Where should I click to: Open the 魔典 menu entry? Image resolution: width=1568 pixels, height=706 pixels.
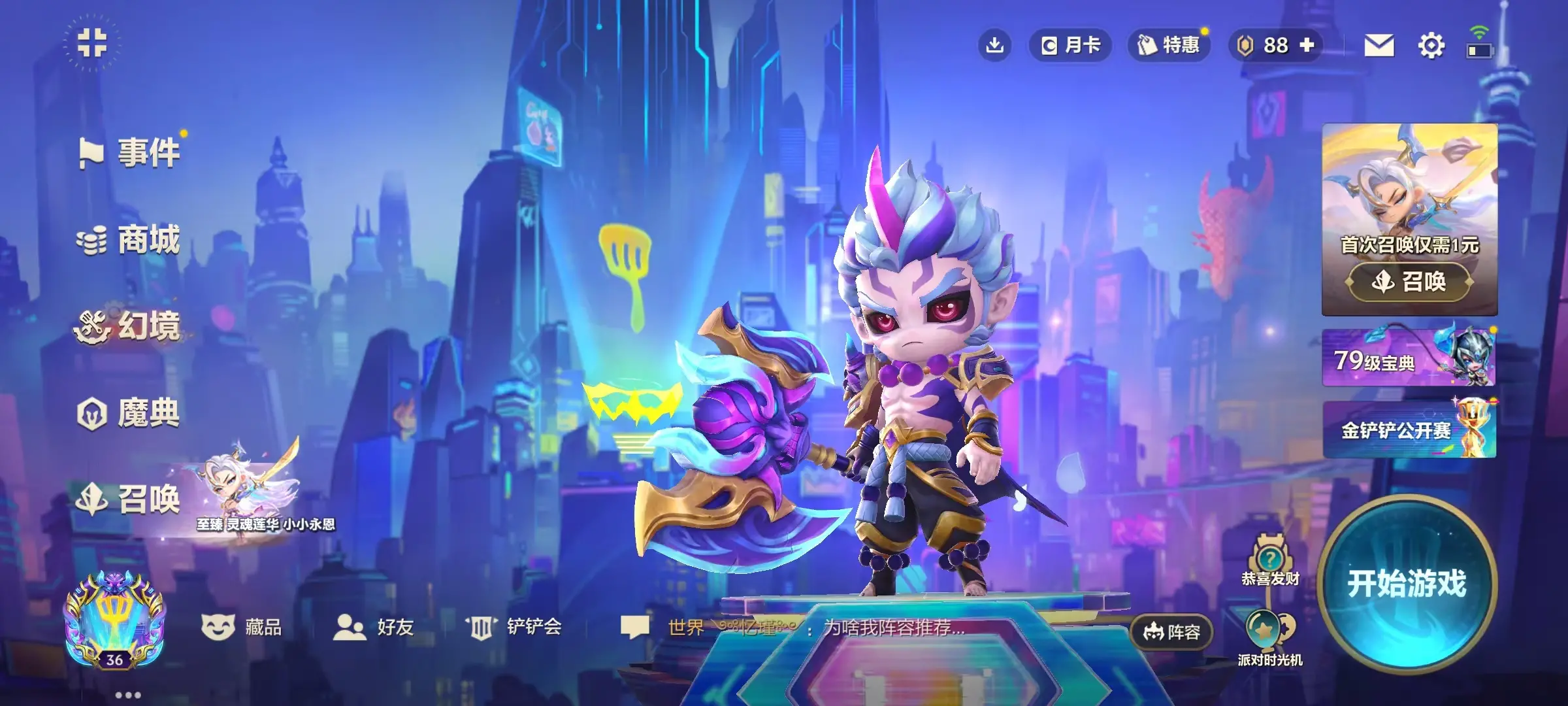131,413
